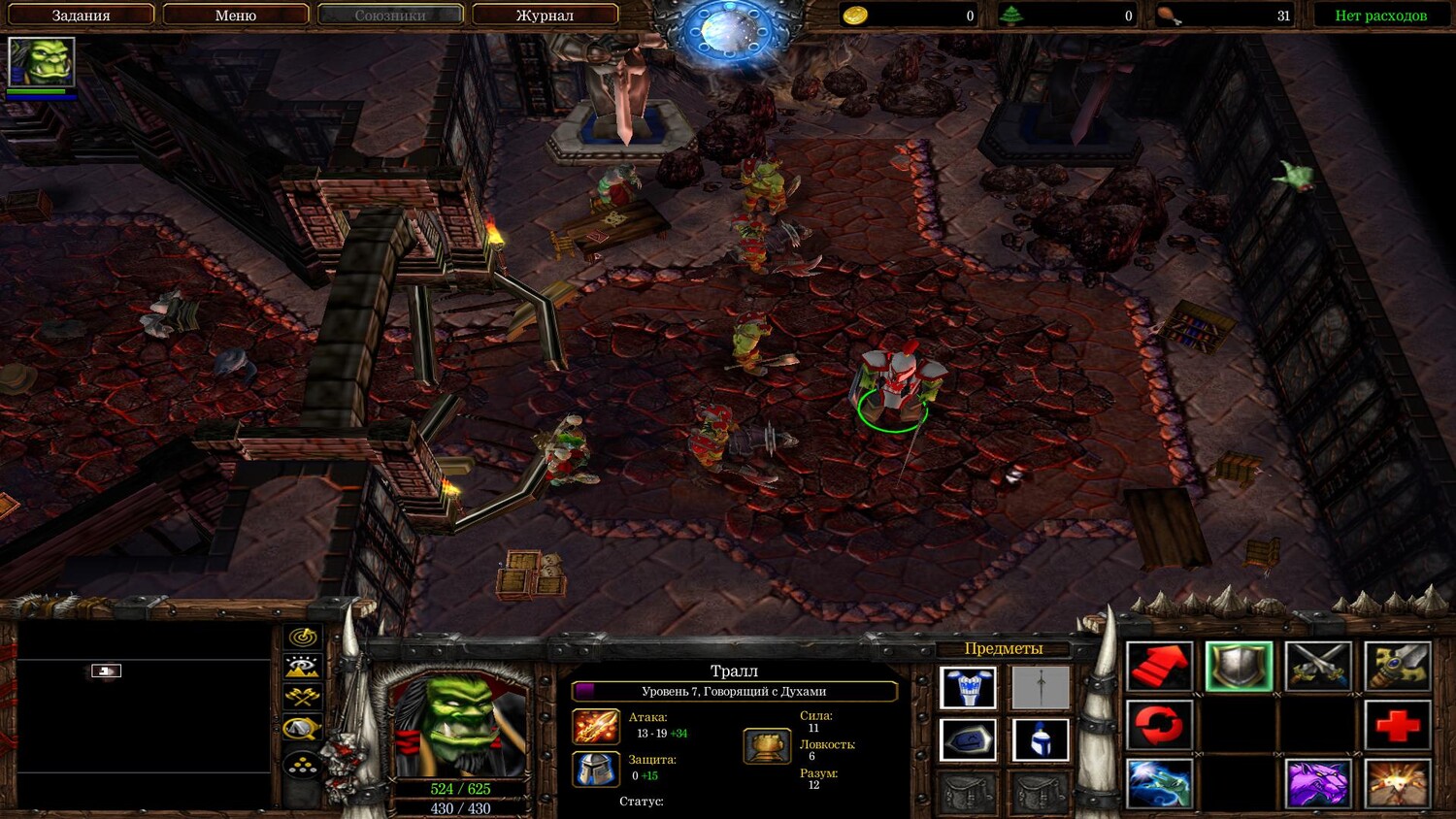Select the blue-white helmet item
1456x819 pixels.
point(1041,741)
